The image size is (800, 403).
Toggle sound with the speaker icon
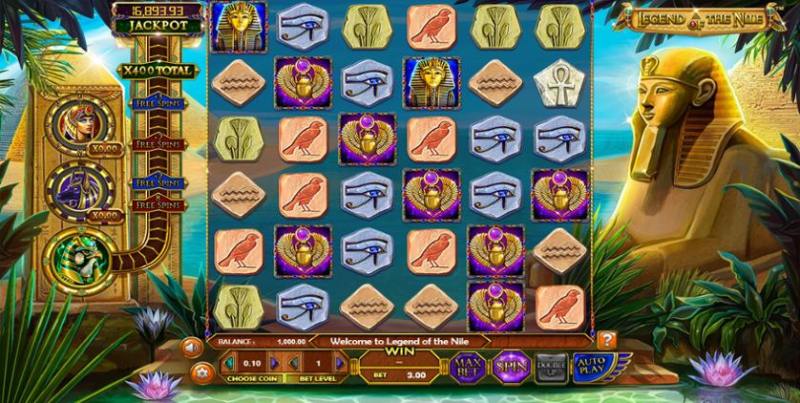190,347
